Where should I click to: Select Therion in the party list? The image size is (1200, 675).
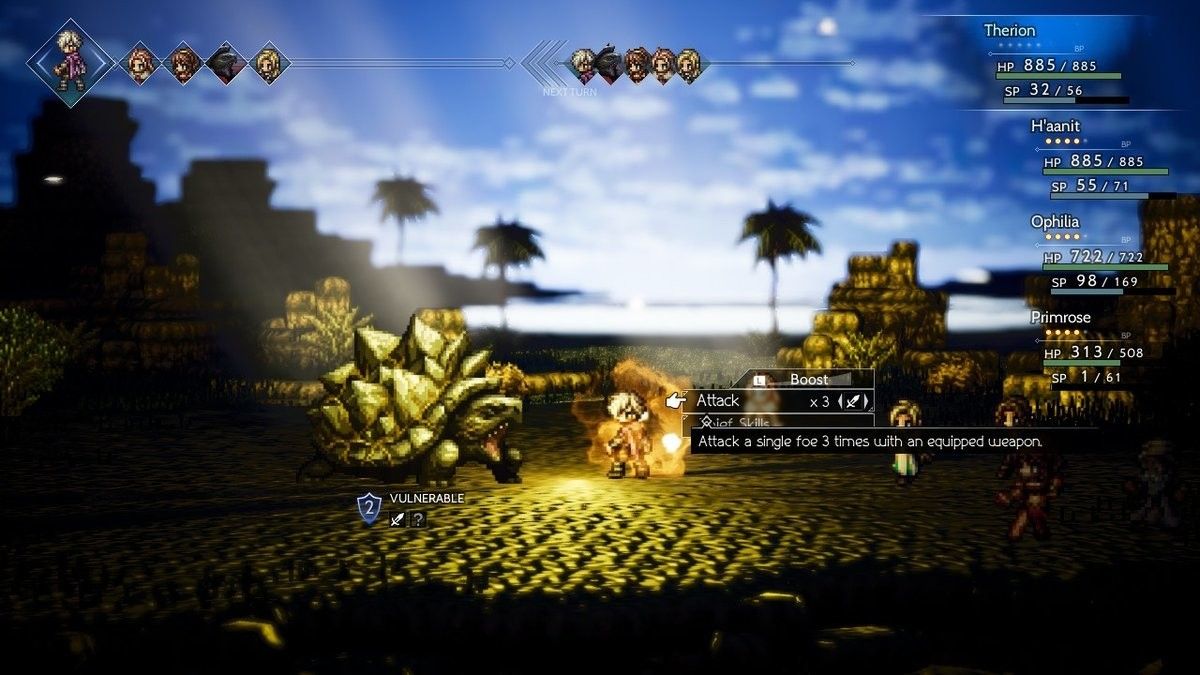coord(1009,30)
